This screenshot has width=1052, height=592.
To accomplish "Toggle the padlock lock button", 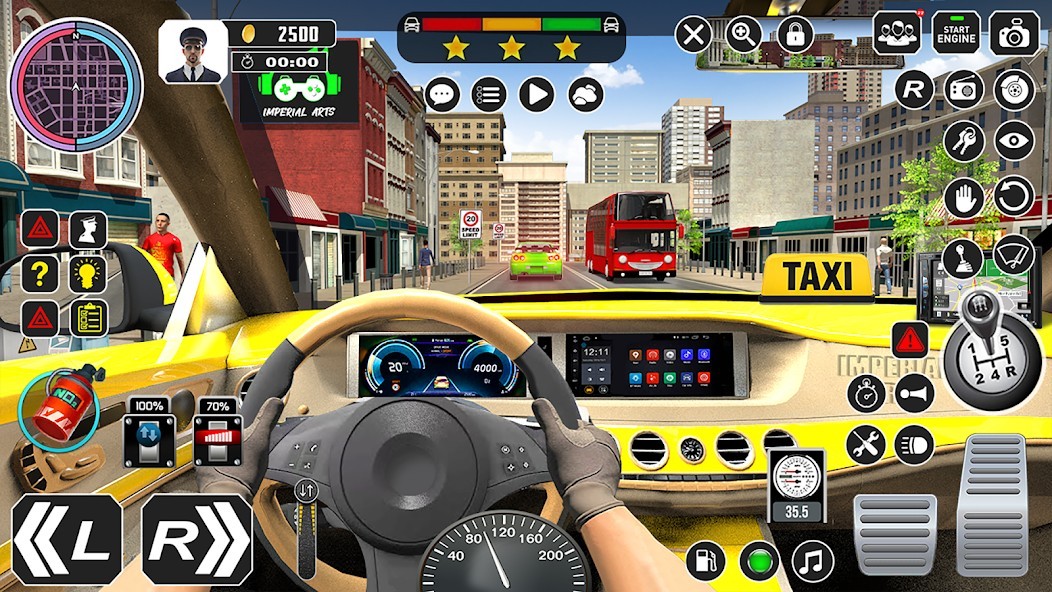I will [x=795, y=35].
